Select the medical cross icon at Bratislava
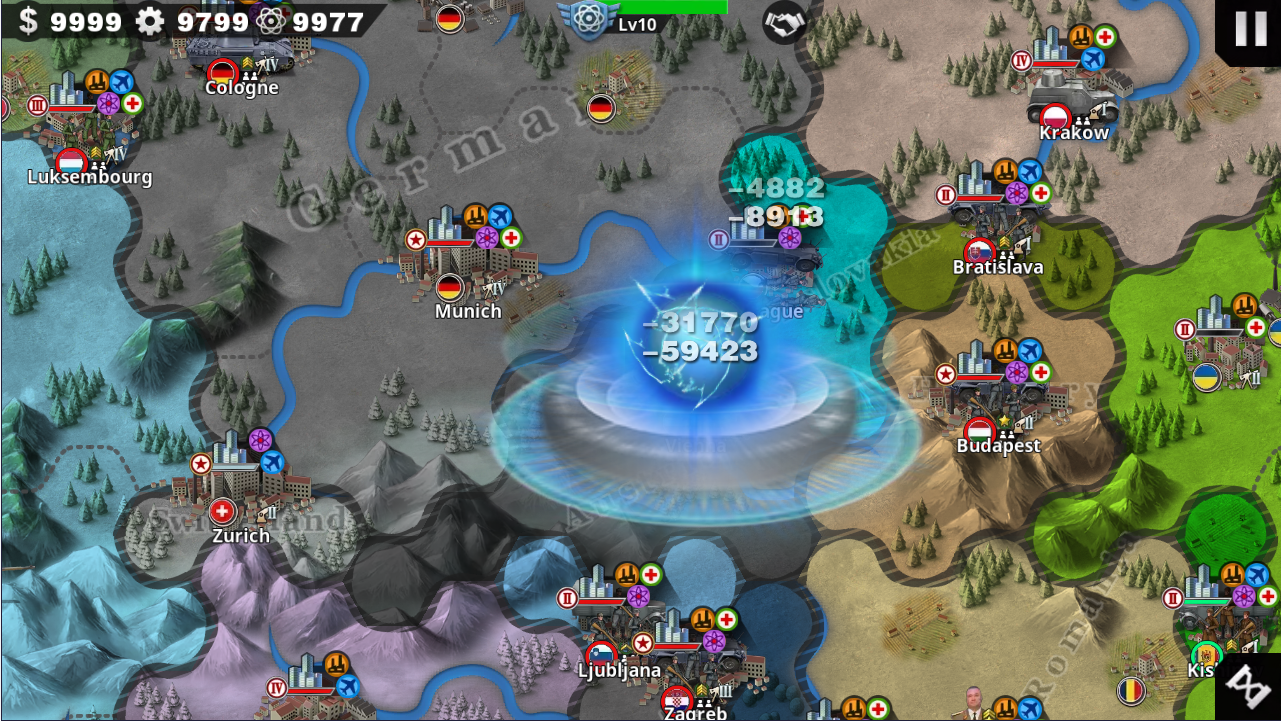The width and height of the screenshot is (1281, 721). (x=1041, y=192)
